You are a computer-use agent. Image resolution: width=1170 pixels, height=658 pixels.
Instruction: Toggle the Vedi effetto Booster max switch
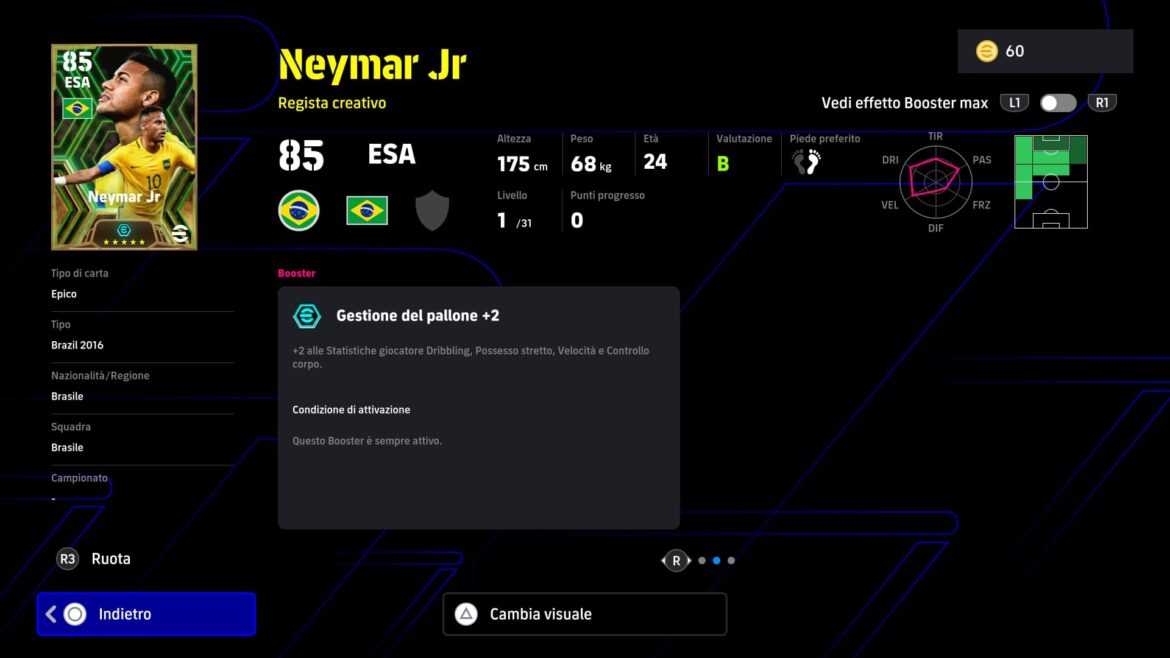pyautogui.click(x=1057, y=103)
